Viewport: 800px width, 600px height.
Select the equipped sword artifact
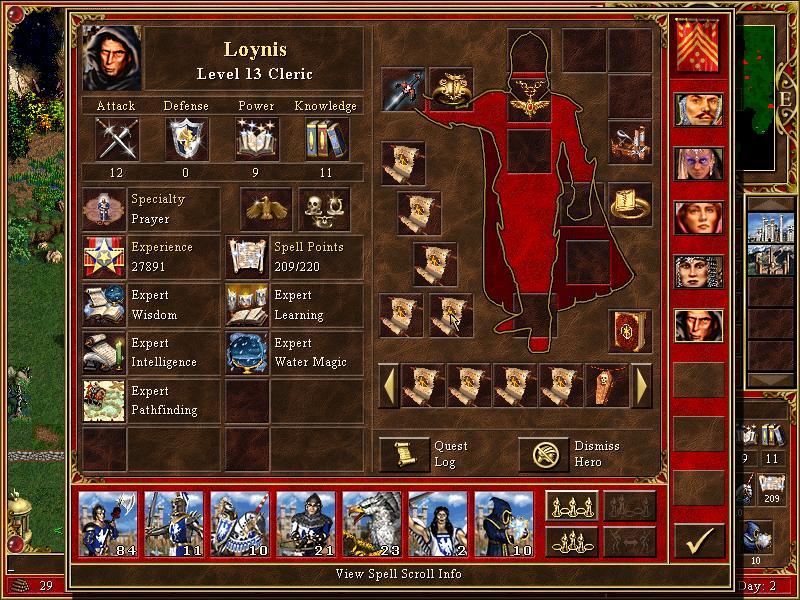coord(403,89)
